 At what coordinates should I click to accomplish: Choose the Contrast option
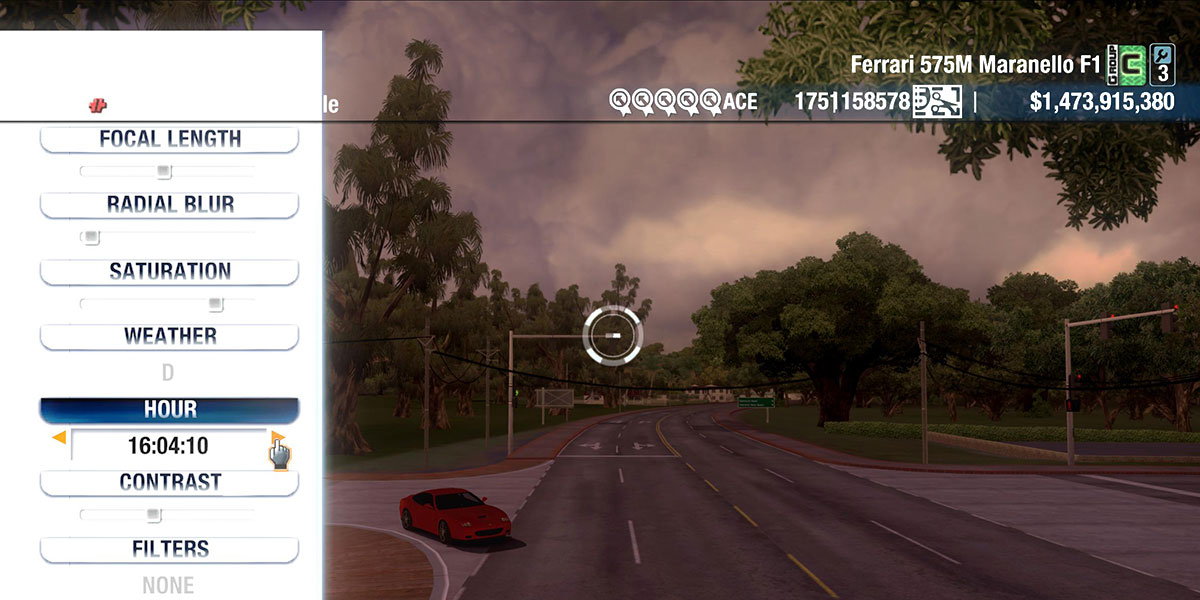[169, 482]
